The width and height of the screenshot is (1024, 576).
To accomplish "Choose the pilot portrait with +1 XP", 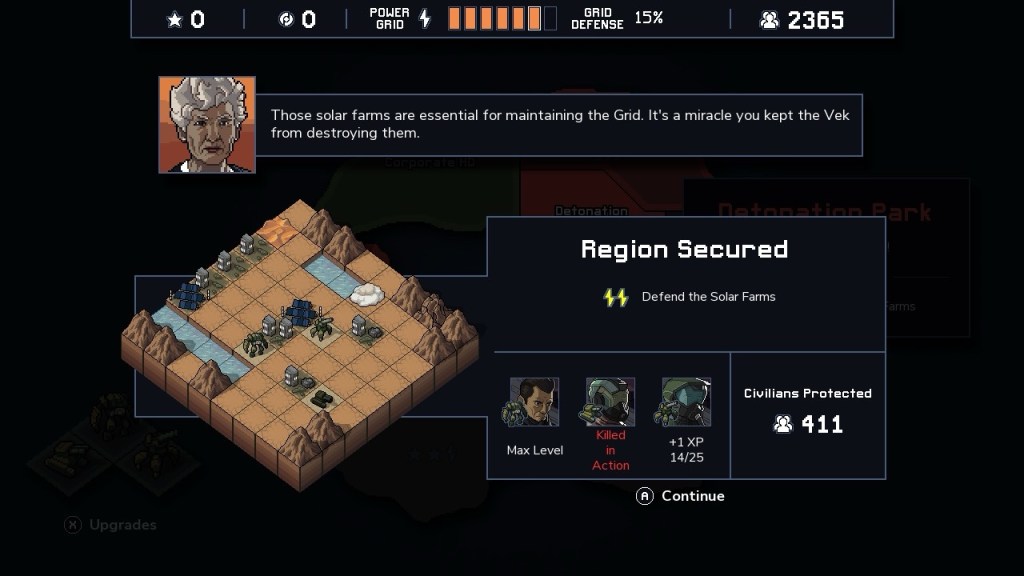I will click(x=686, y=403).
